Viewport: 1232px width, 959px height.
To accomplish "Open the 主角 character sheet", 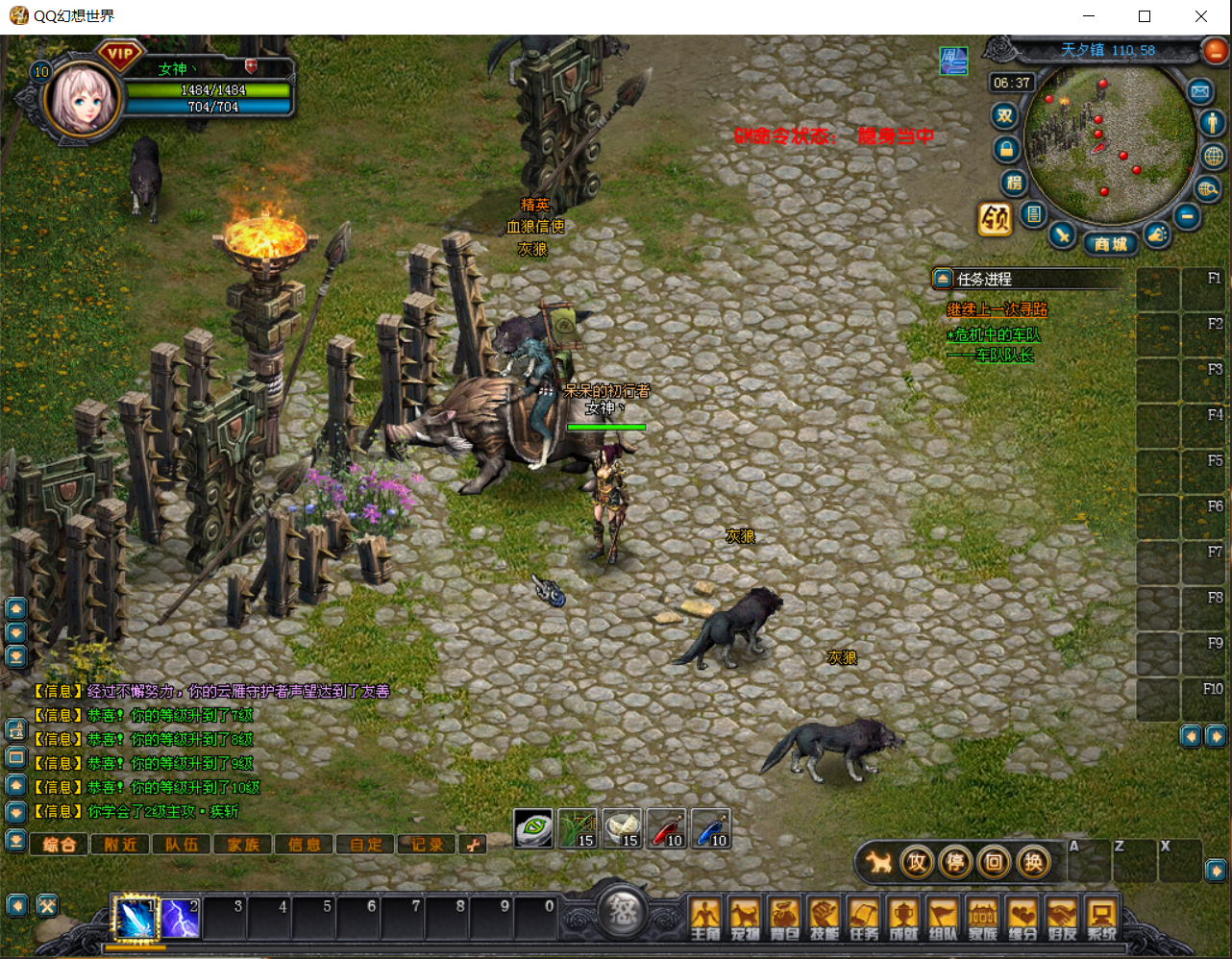I will click(705, 918).
